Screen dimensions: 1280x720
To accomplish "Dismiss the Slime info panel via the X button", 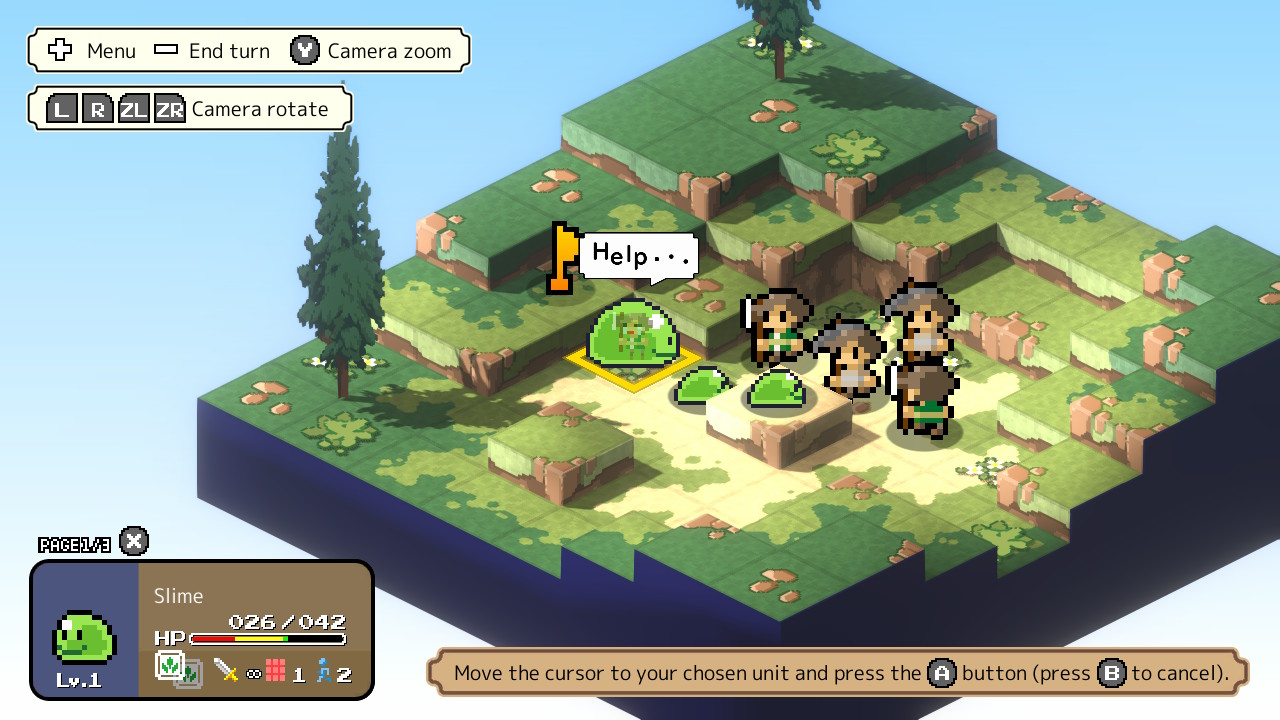I will 132,541.
